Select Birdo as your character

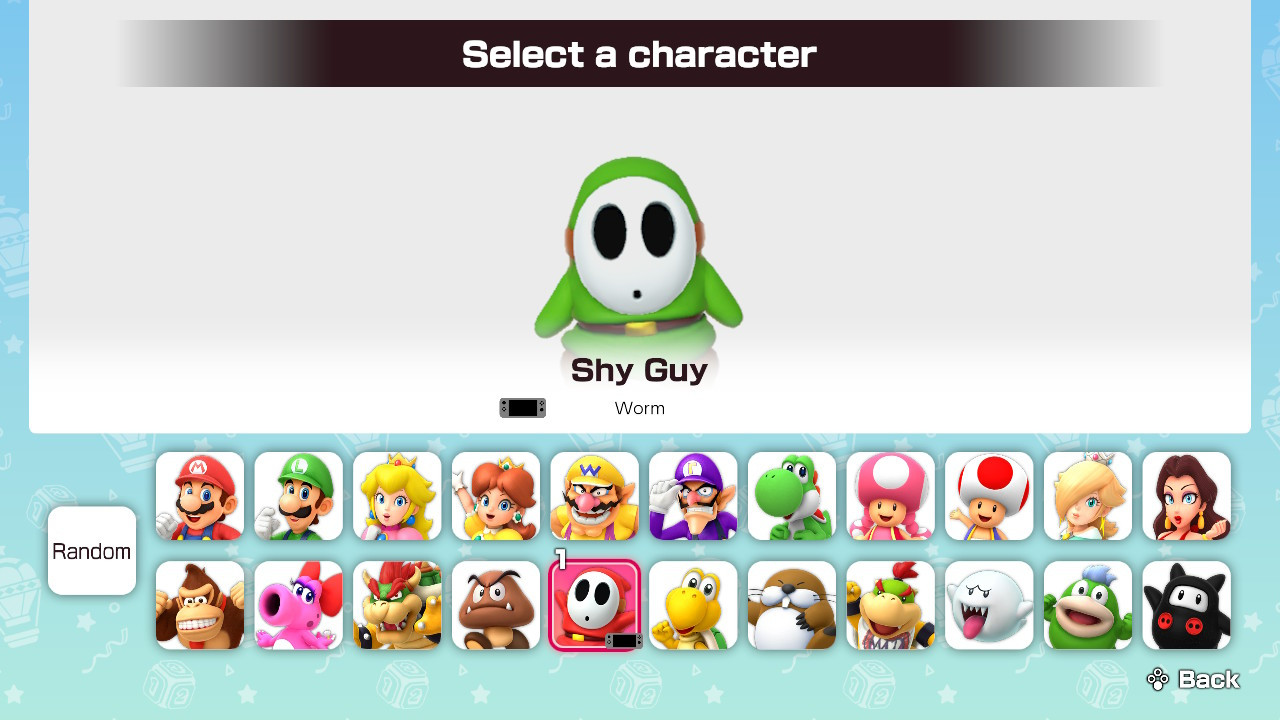(x=298, y=605)
